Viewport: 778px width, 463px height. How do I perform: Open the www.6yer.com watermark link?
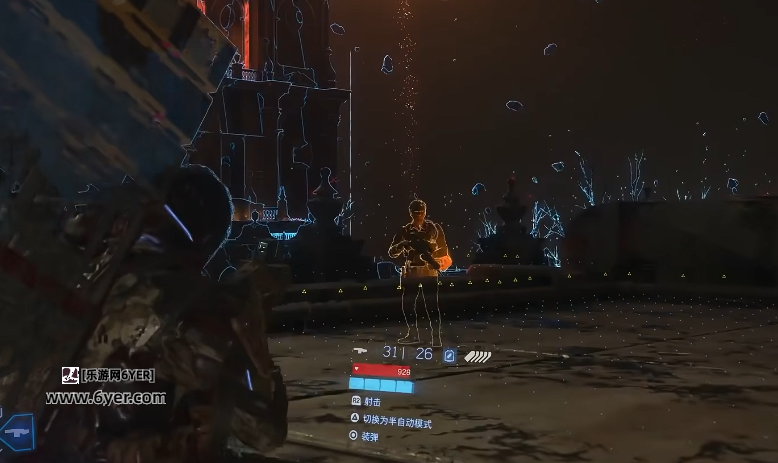[x=105, y=397]
